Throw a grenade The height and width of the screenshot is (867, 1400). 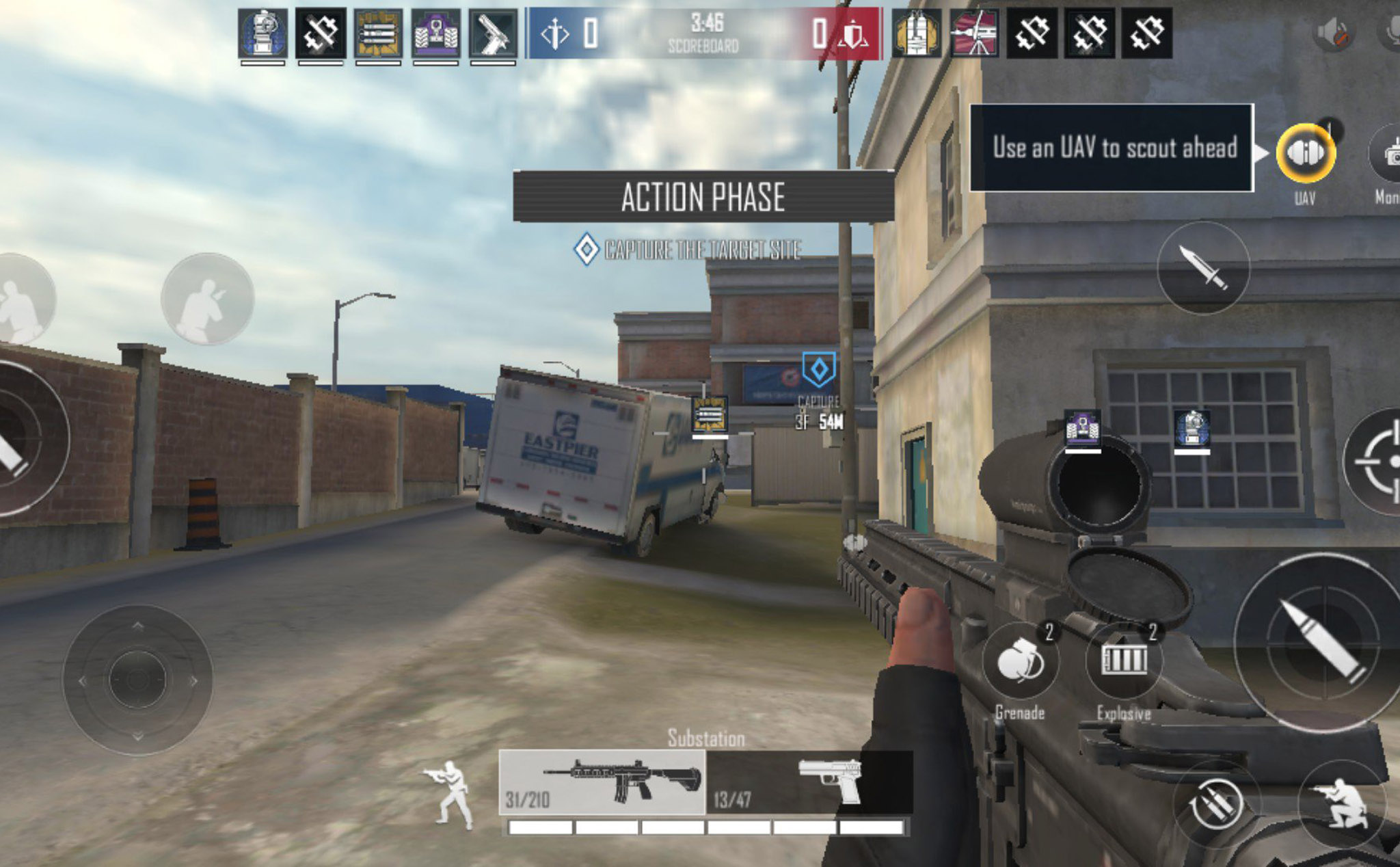pos(1020,662)
